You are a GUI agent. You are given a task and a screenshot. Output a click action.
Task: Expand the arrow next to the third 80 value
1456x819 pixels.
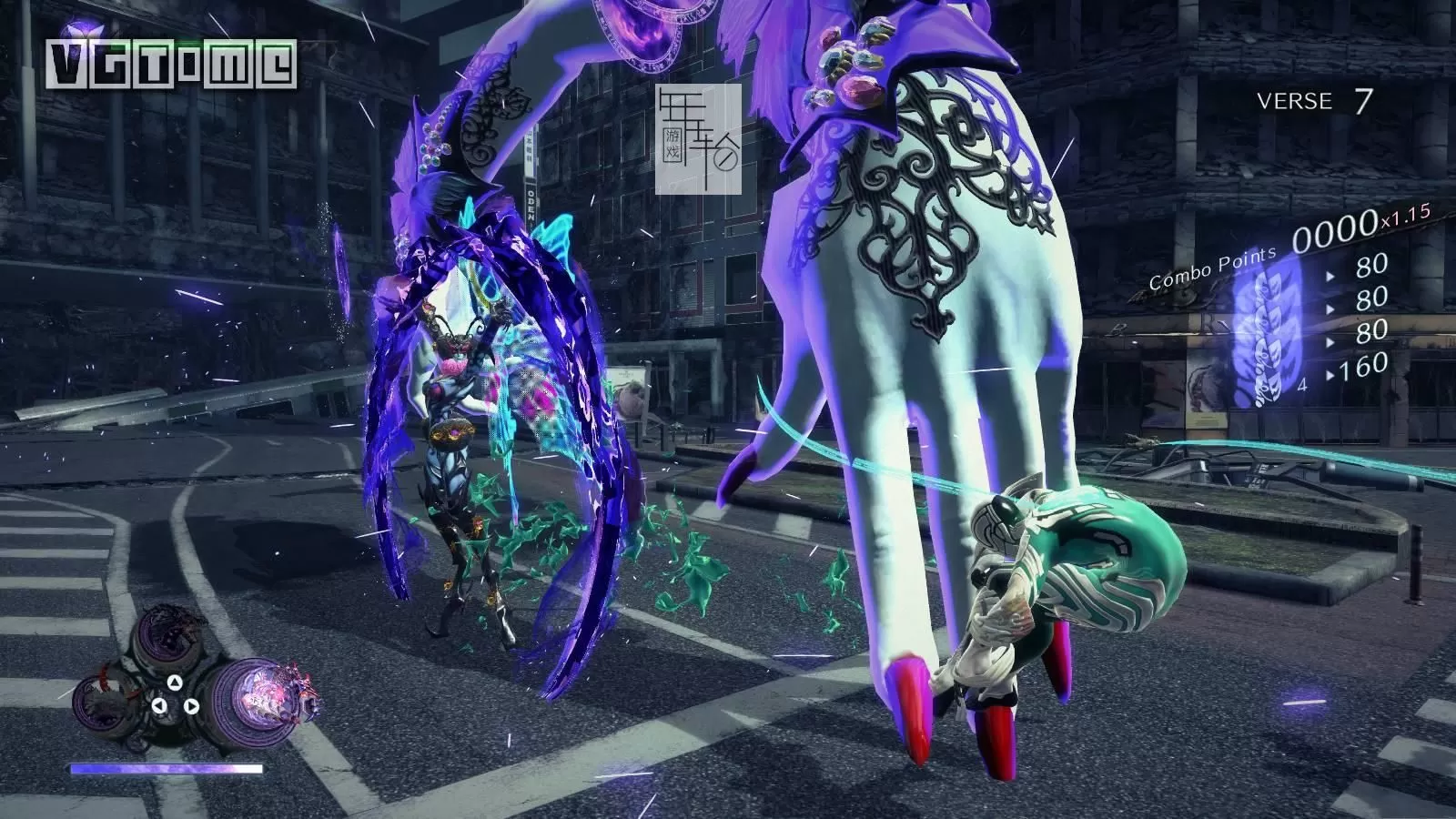point(1330,341)
